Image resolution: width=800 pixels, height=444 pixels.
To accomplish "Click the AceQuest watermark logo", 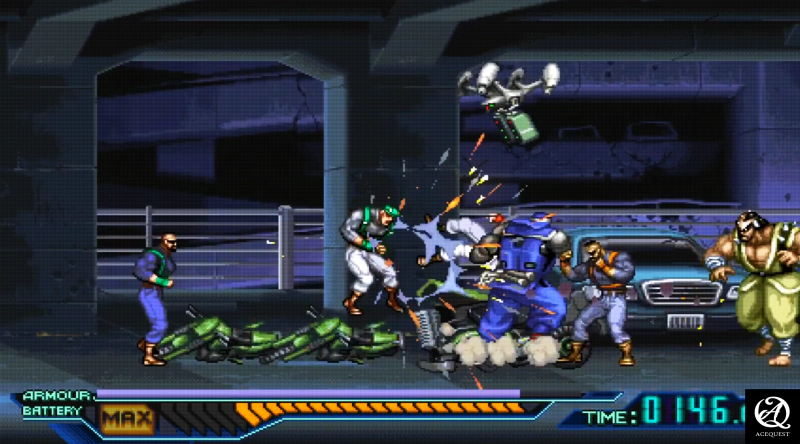I will click(772, 415).
